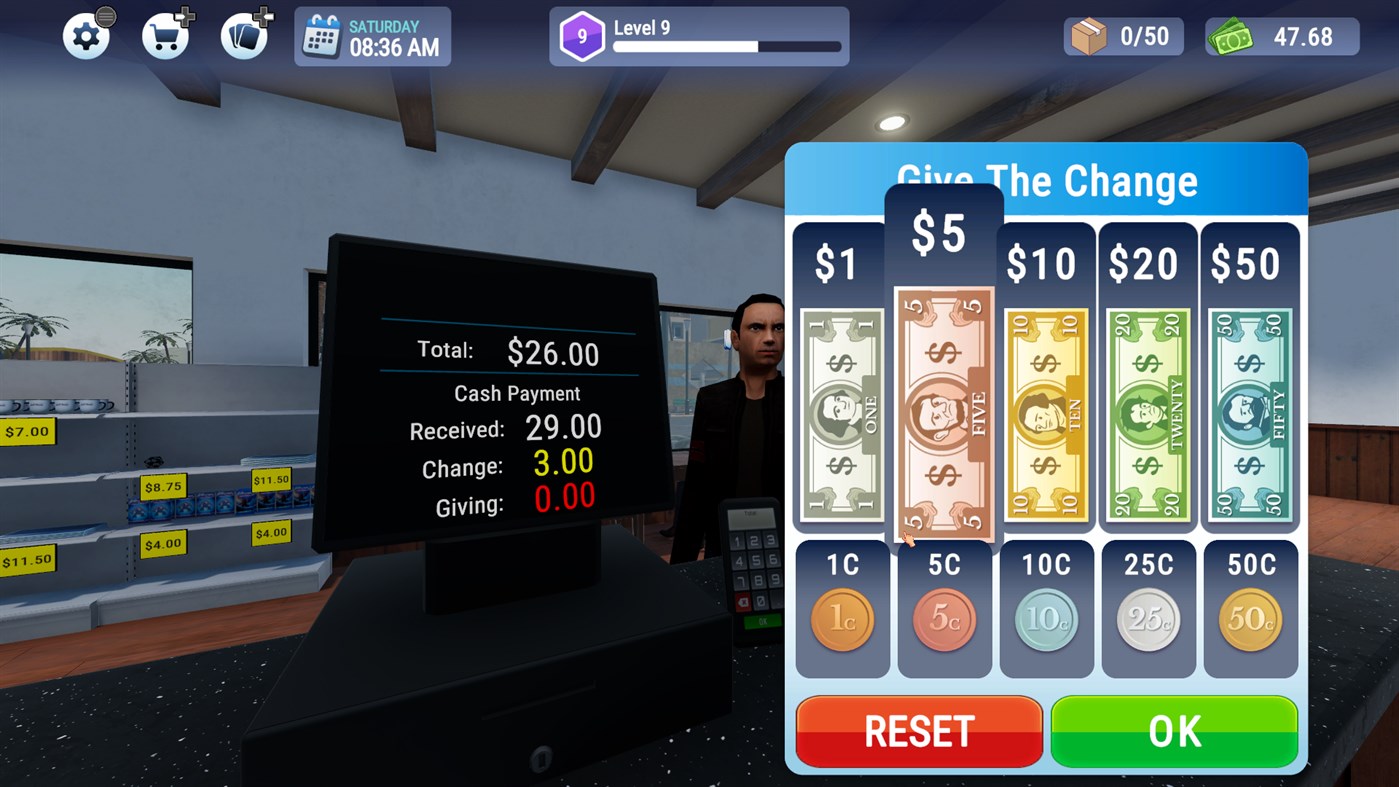The width and height of the screenshot is (1399, 787).
Task: Open the storage box counter showing 0/50
Action: pos(1122,35)
